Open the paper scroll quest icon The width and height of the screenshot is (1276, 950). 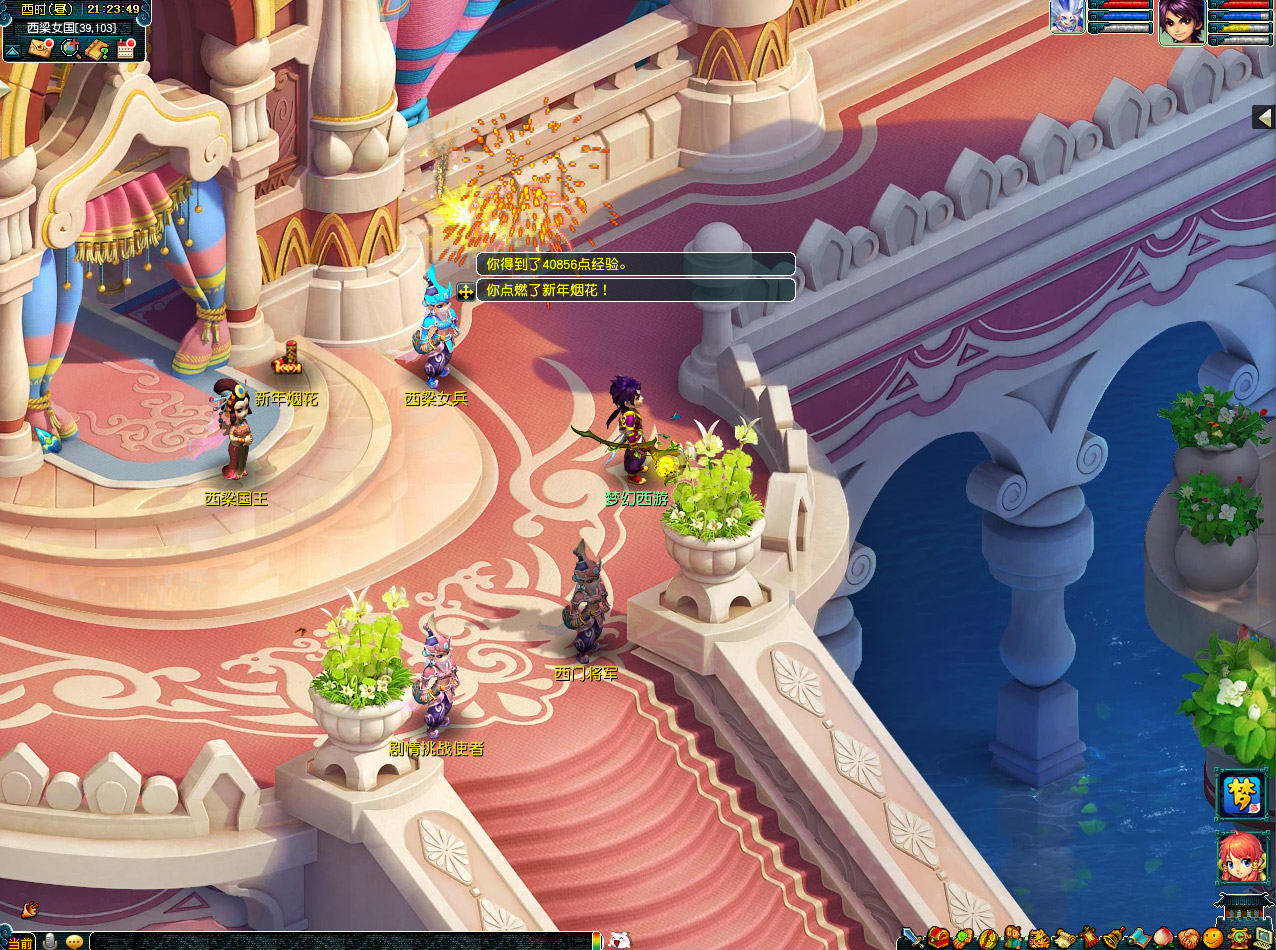click(1065, 939)
